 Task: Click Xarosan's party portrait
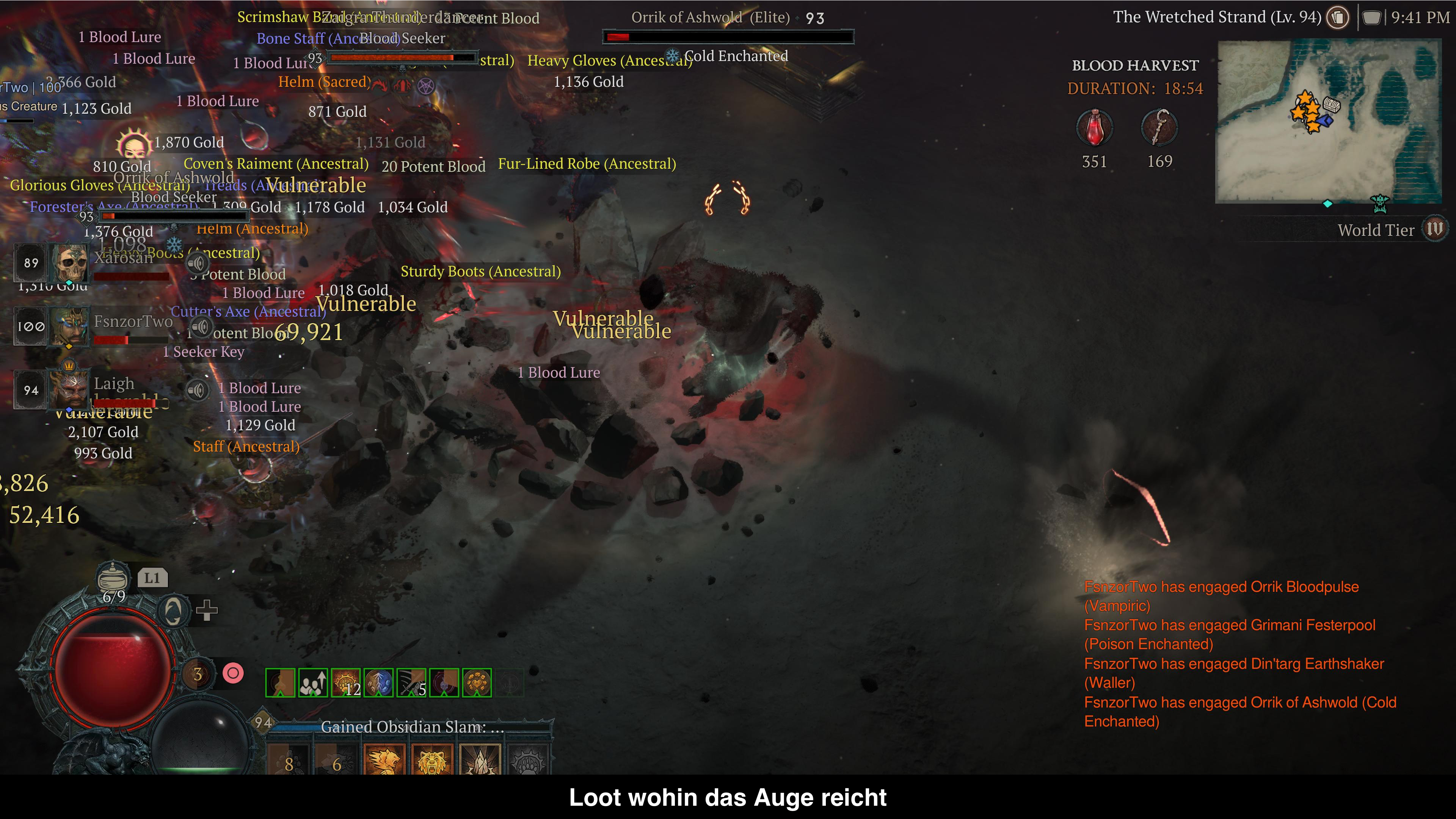point(69,263)
